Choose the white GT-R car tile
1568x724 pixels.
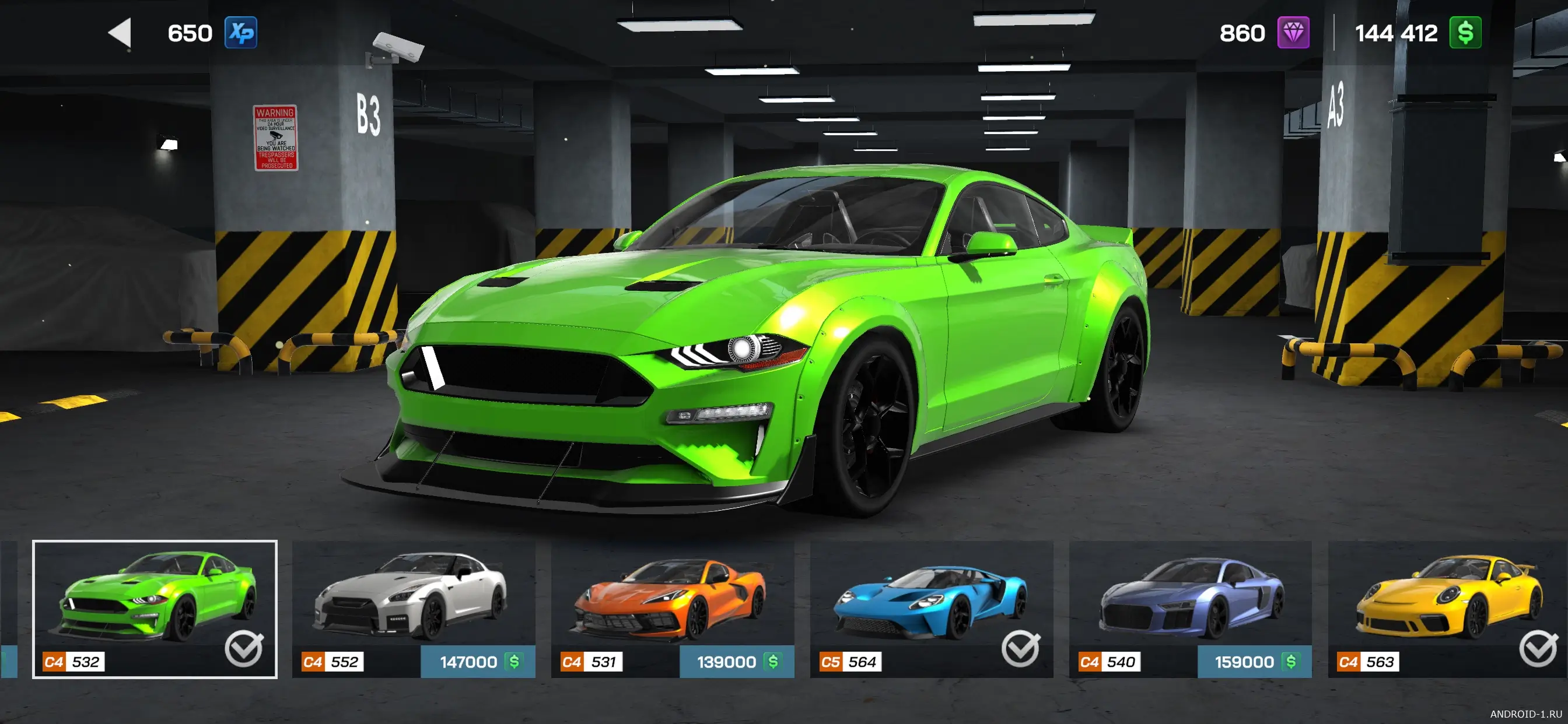coord(412,596)
